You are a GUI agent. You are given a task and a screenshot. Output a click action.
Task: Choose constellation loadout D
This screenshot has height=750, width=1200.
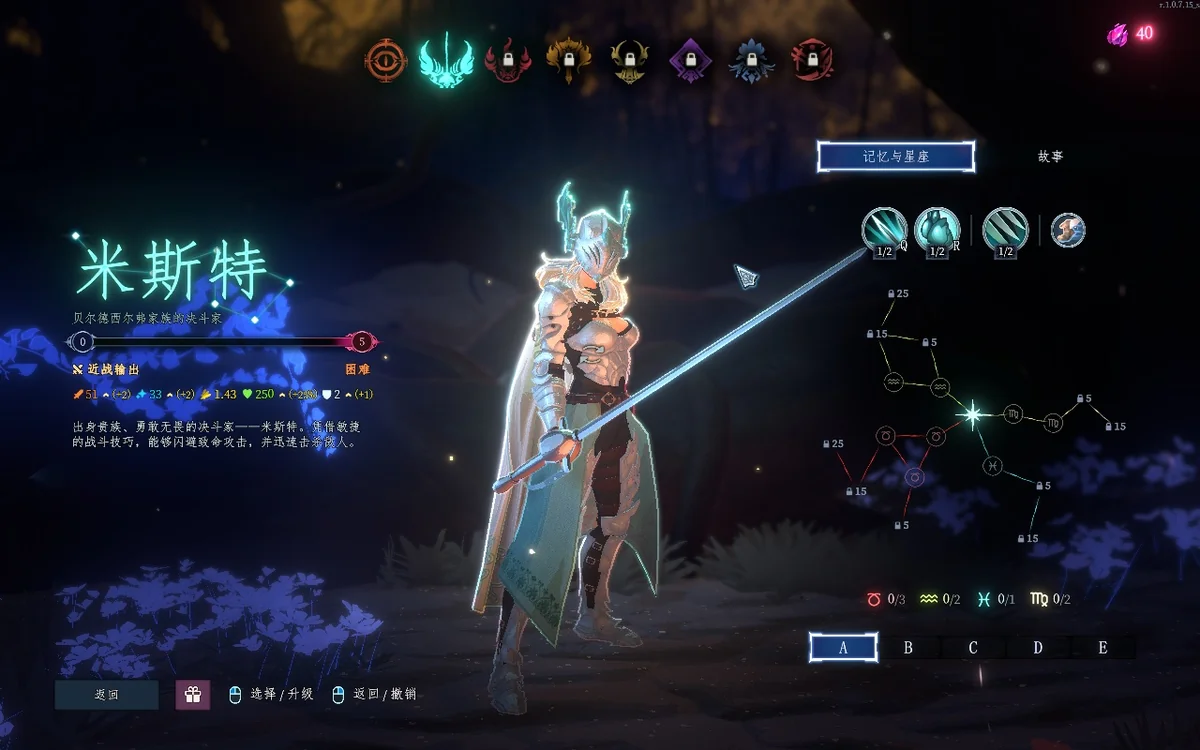coord(1038,647)
